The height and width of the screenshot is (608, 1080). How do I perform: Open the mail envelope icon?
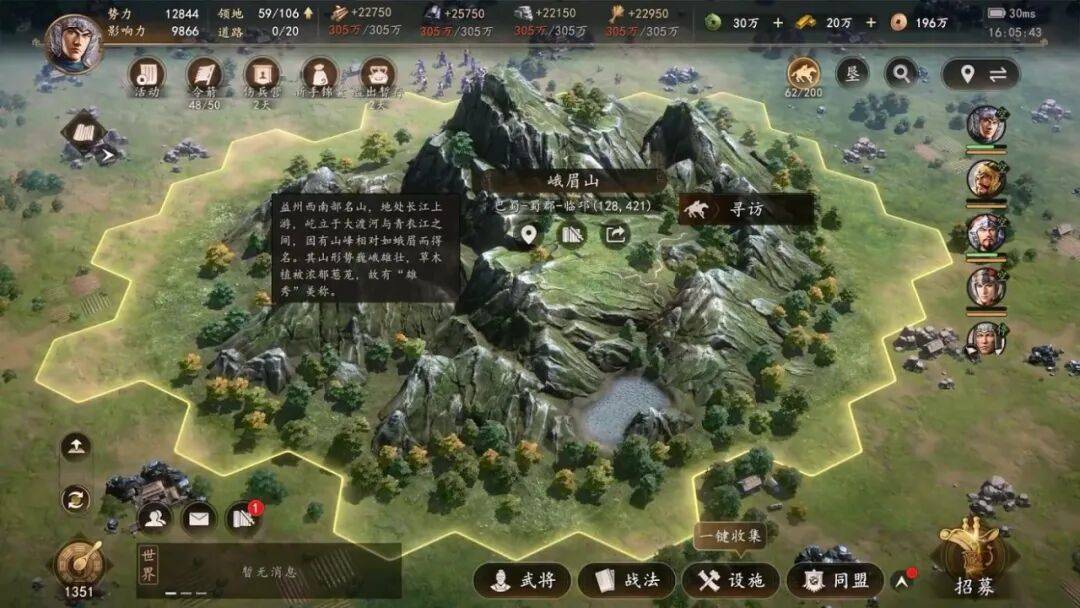[x=199, y=518]
